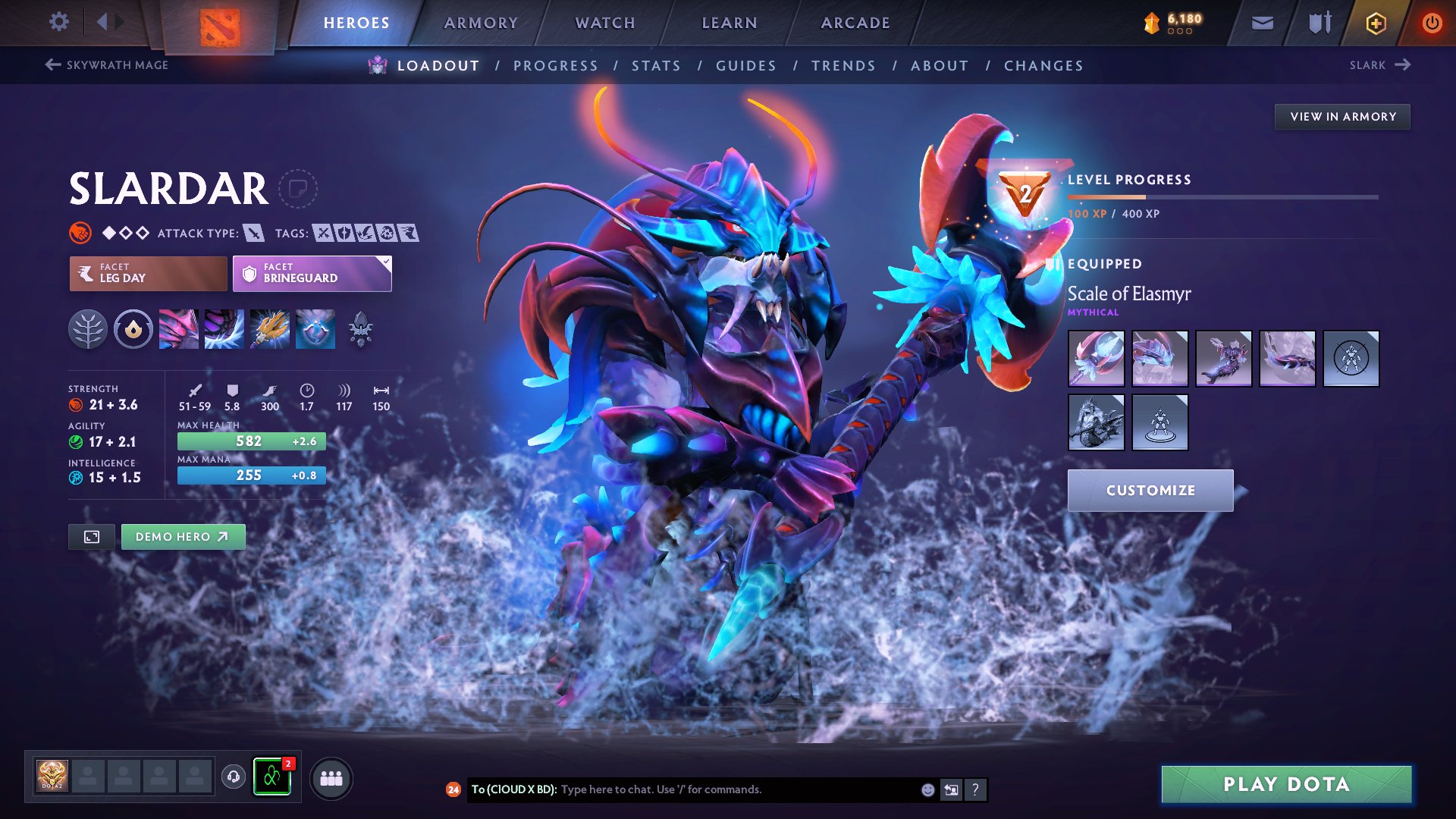Click the DEMO HERO button
The width and height of the screenshot is (1456, 819).
(183, 536)
